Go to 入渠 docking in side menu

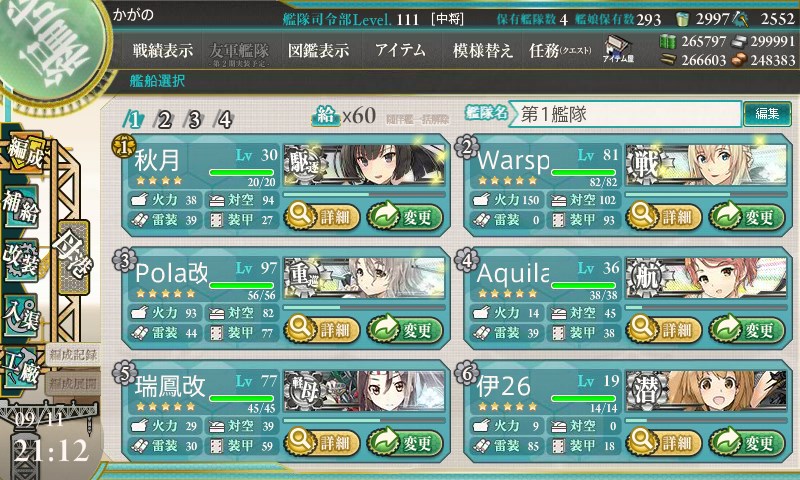tap(22, 310)
